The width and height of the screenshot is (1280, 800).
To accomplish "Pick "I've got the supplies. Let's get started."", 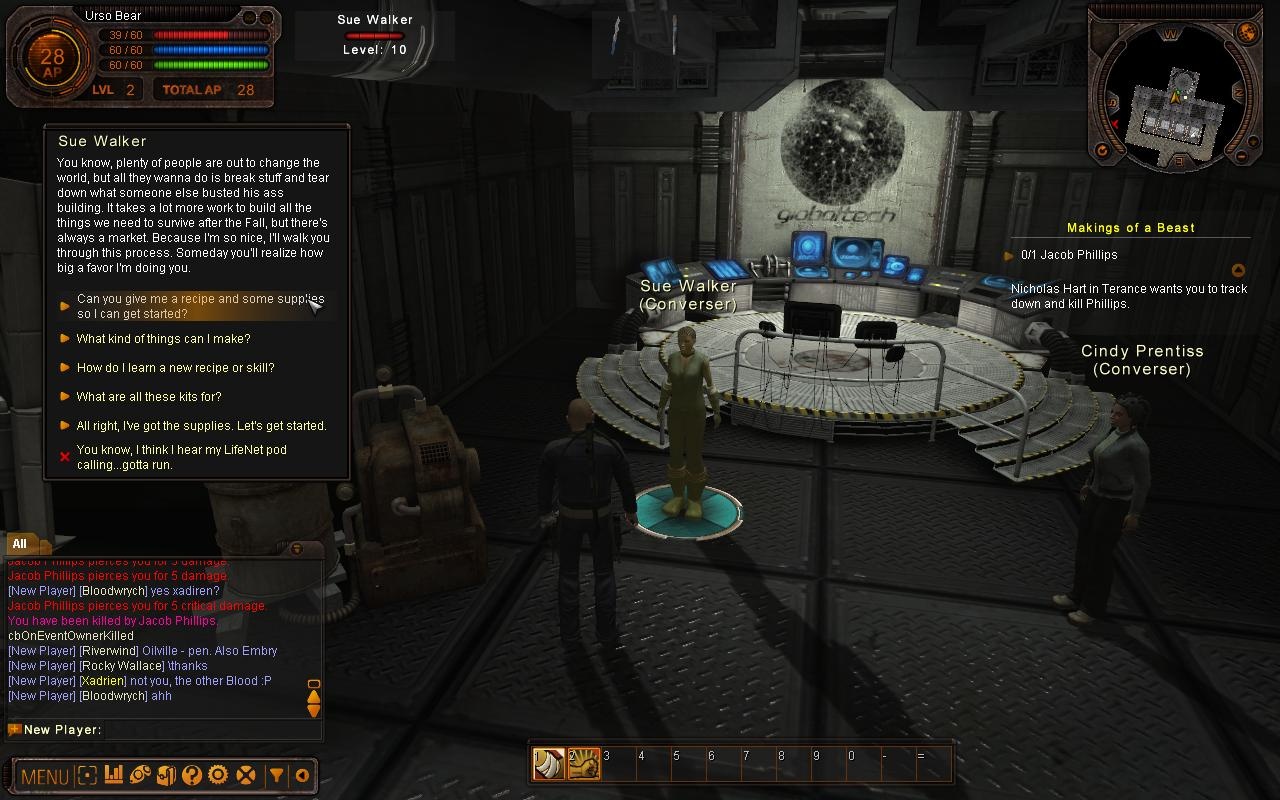I will (x=201, y=426).
